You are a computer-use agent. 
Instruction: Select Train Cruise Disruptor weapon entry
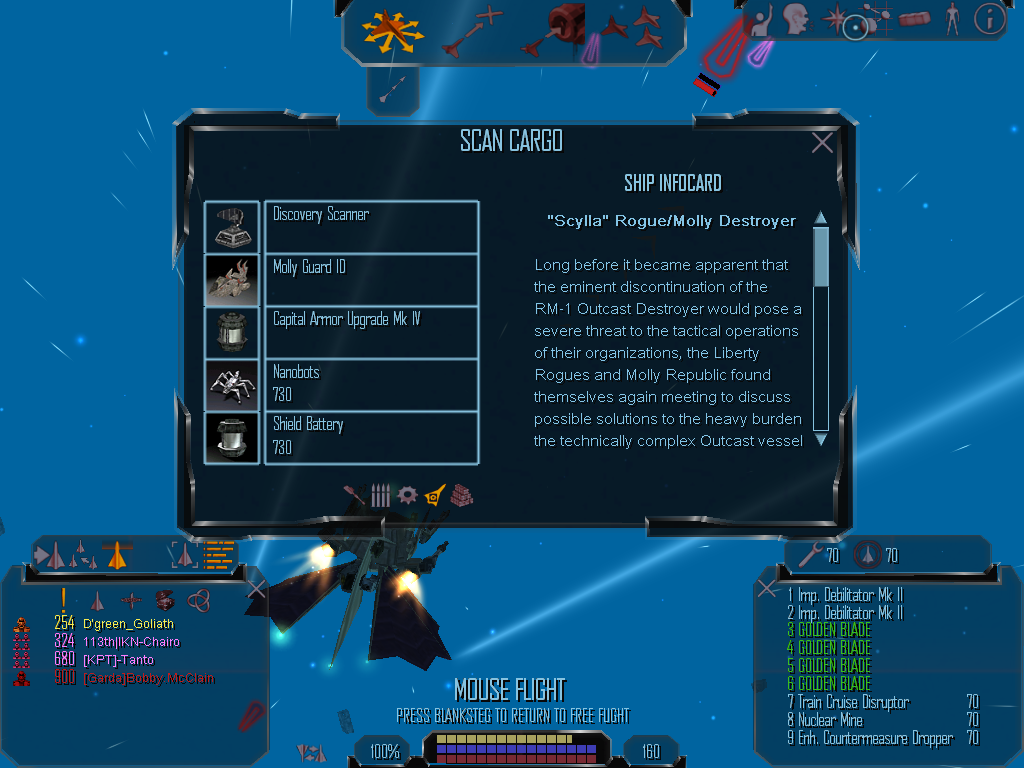coord(853,702)
